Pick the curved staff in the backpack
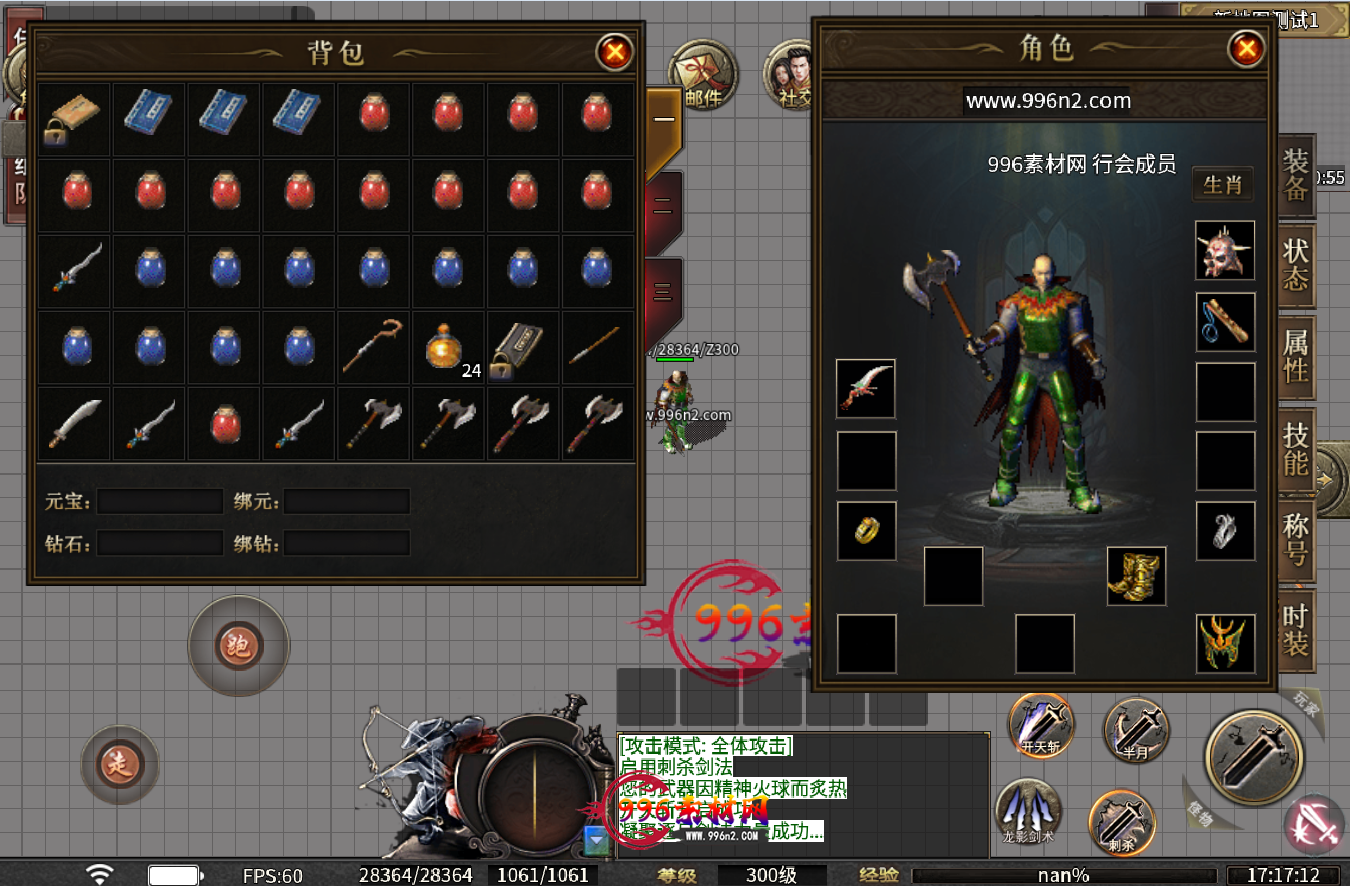The width and height of the screenshot is (1350, 886). coord(372,346)
